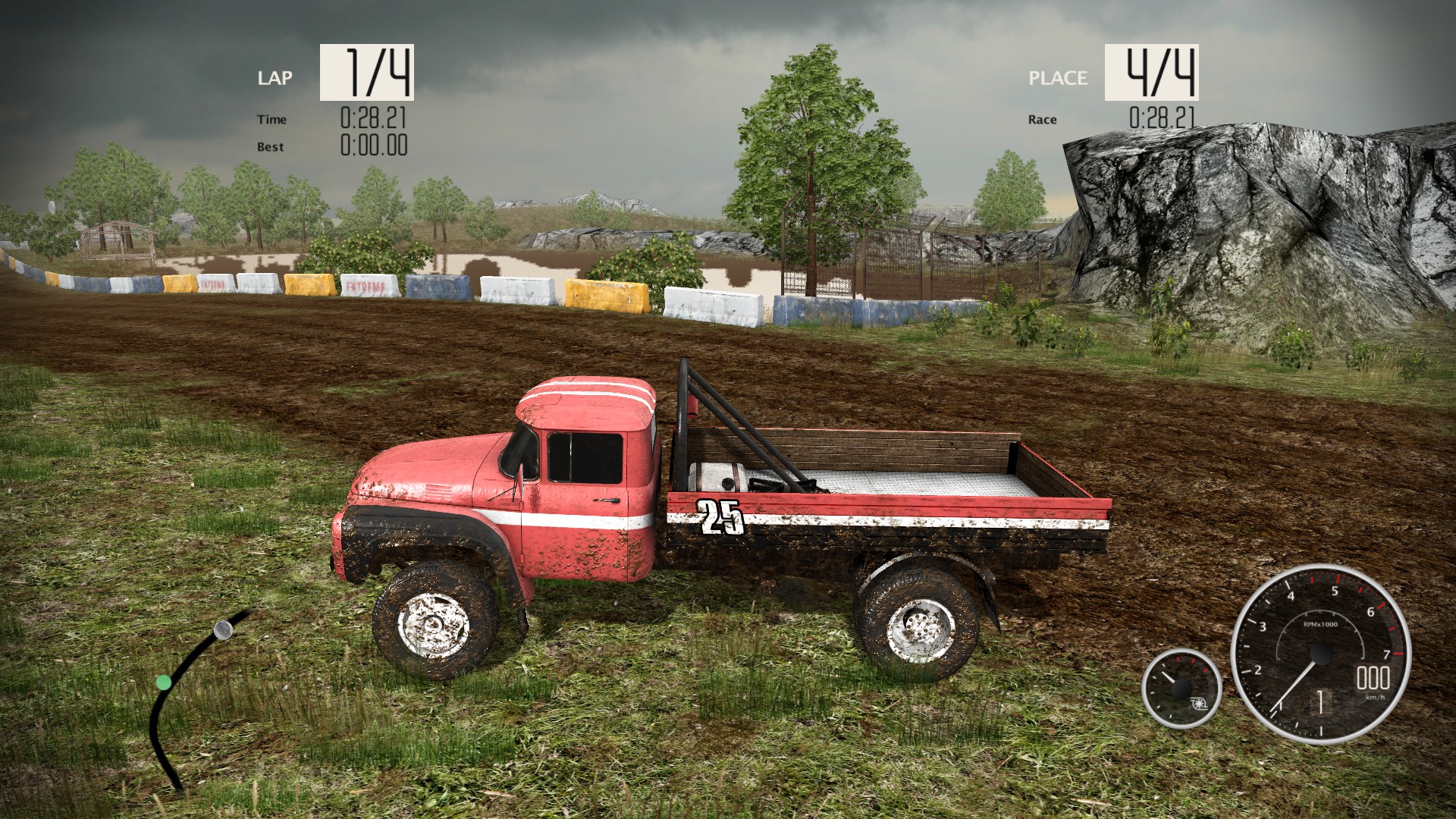The width and height of the screenshot is (1456, 819).
Task: Select the Race label near the timer
Action: click(x=1042, y=119)
